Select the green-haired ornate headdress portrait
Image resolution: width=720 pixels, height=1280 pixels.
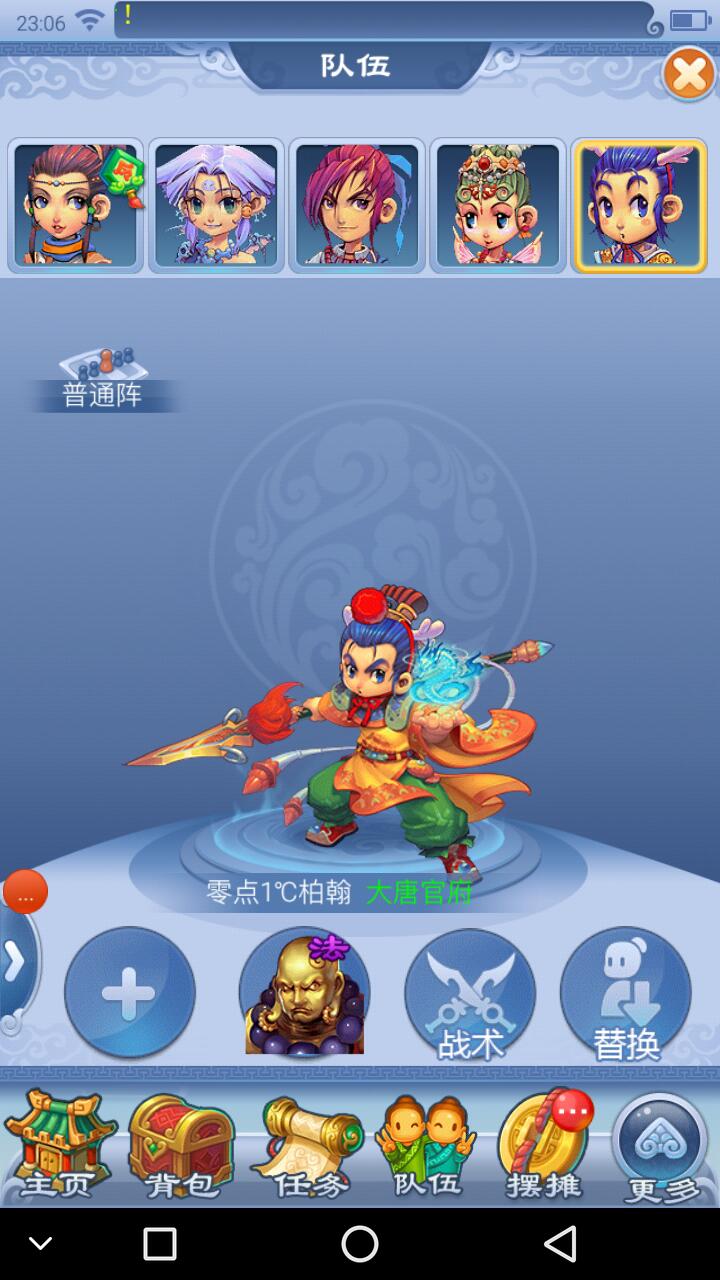(498, 205)
